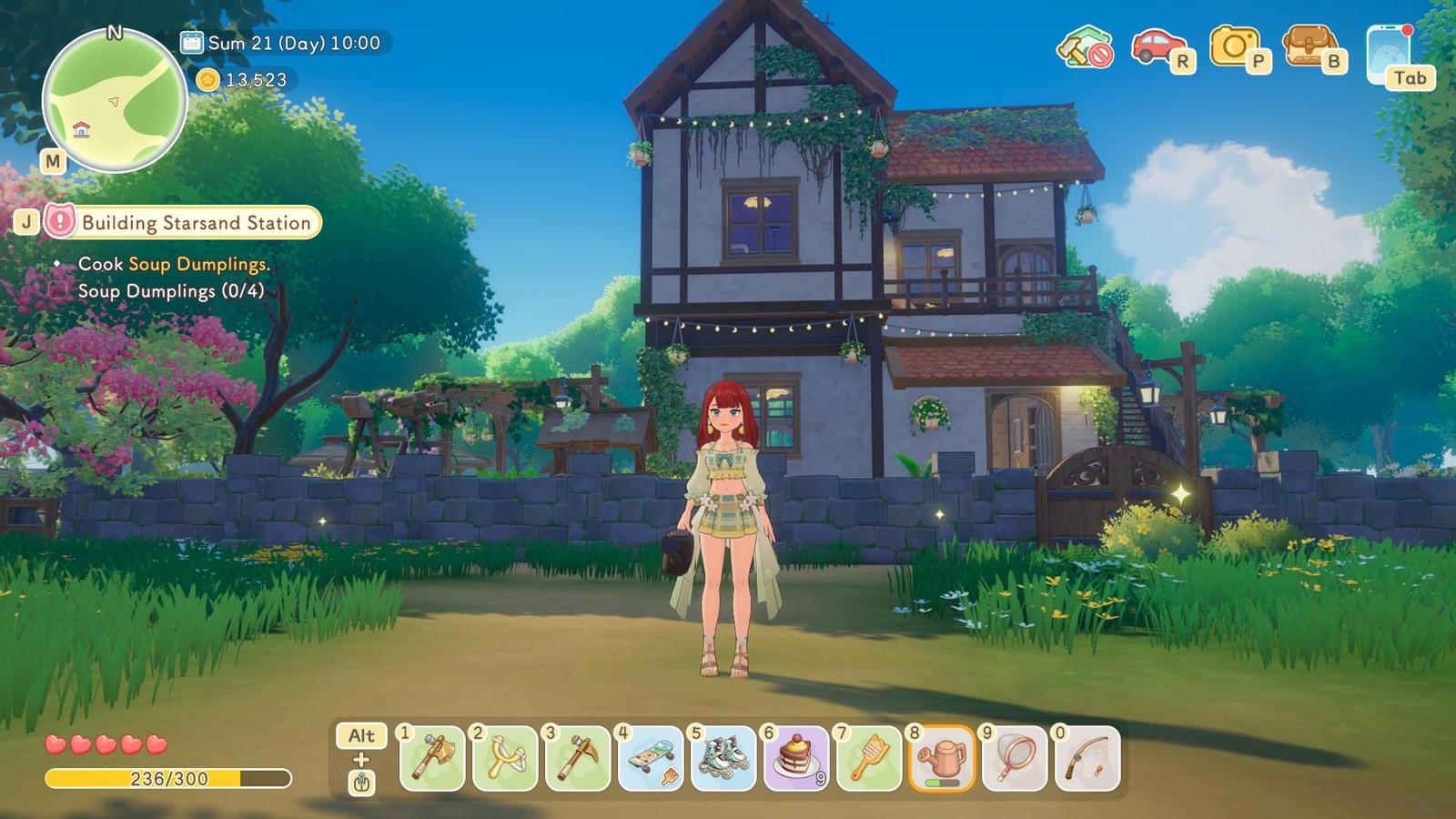Open the phone with notification
The image size is (1456, 819).
point(1390,50)
